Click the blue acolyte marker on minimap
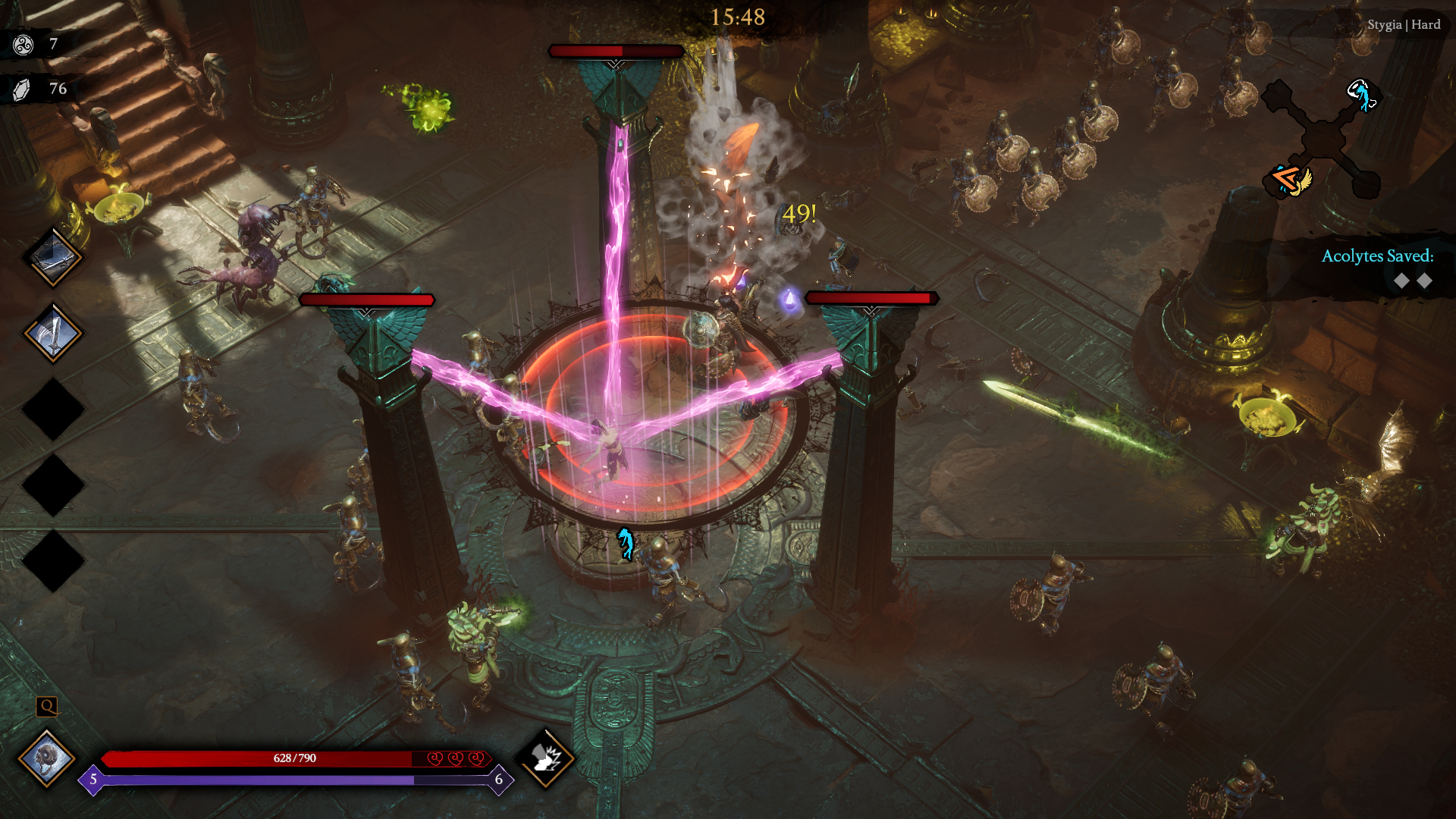Viewport: 1456px width, 819px height. pyautogui.click(x=1362, y=96)
